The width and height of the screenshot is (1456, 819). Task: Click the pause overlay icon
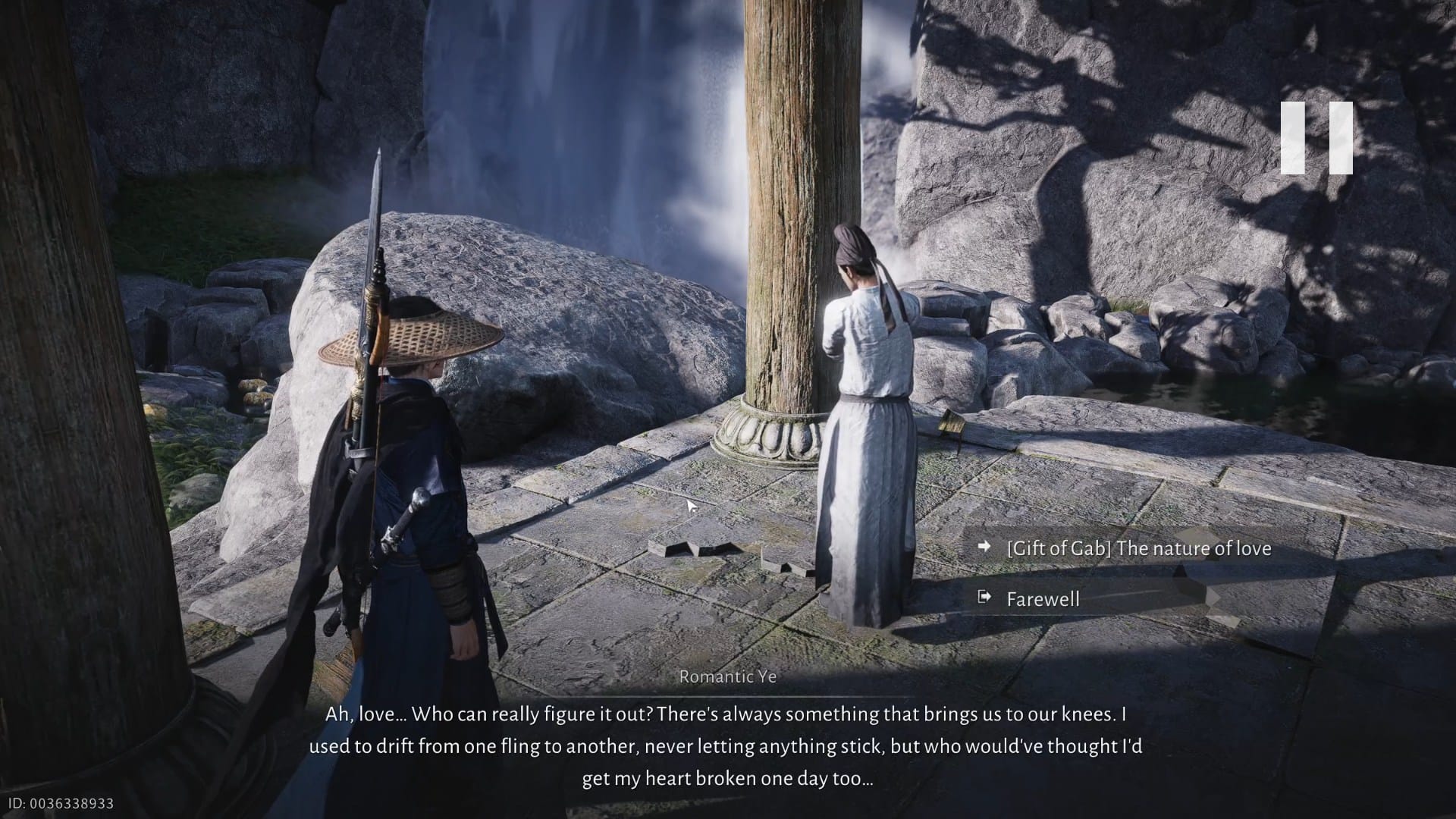(1316, 138)
